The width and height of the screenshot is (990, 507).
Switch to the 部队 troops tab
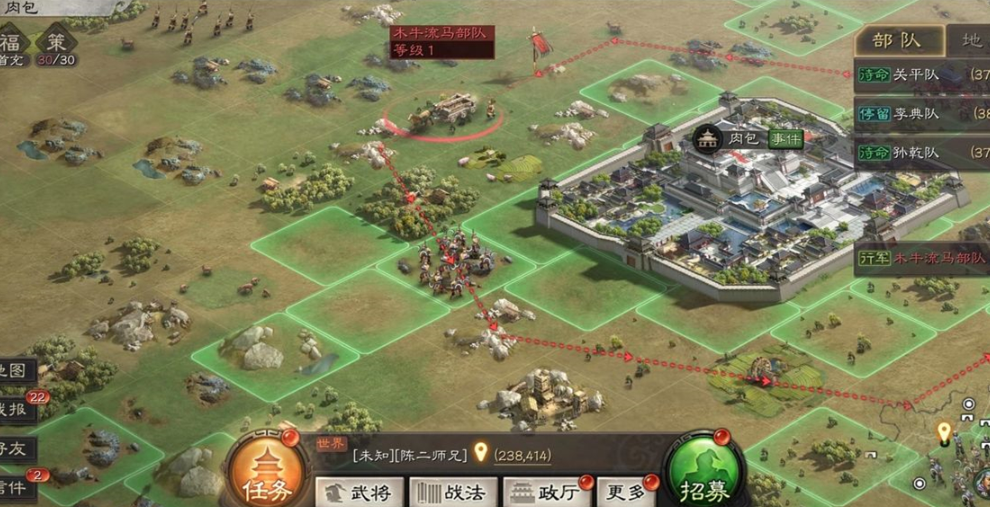[x=897, y=41]
